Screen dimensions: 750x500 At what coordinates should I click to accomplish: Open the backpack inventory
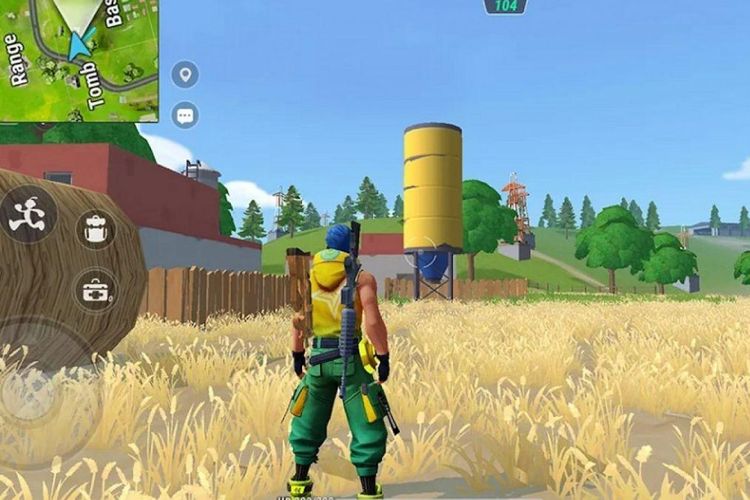pos(96,230)
